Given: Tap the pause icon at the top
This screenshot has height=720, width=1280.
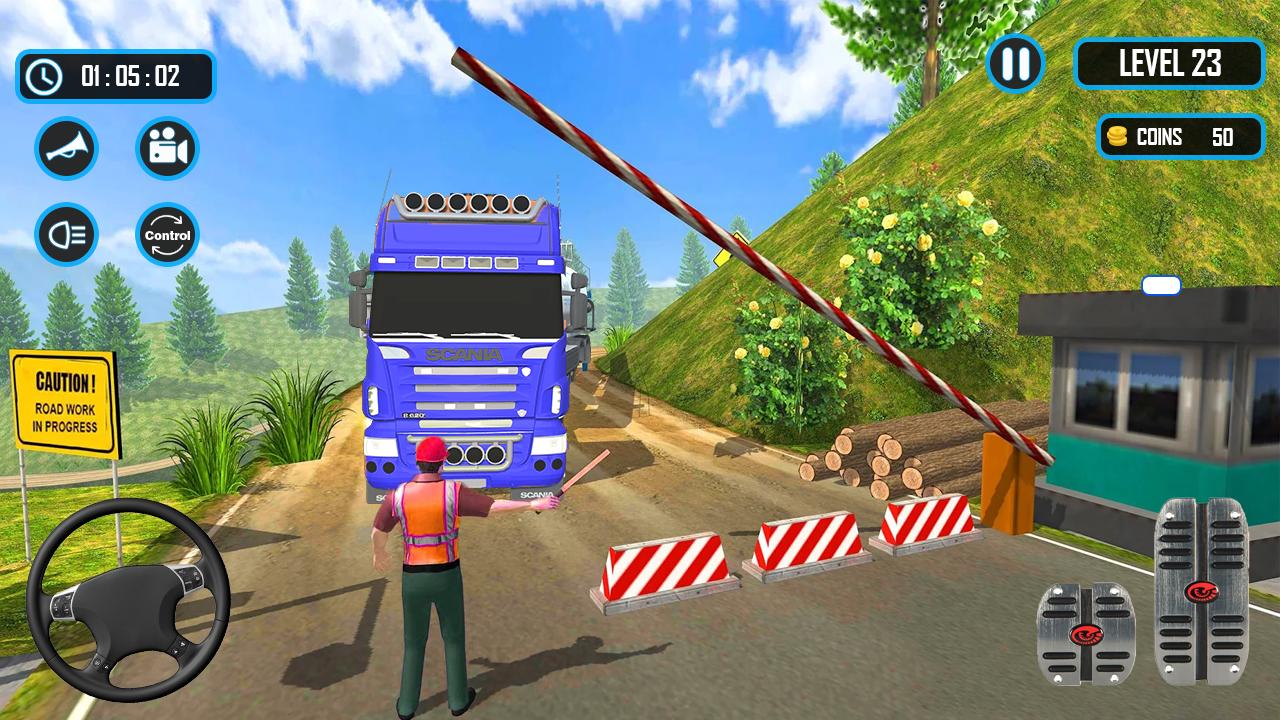Looking at the screenshot, I should coord(1014,65).
